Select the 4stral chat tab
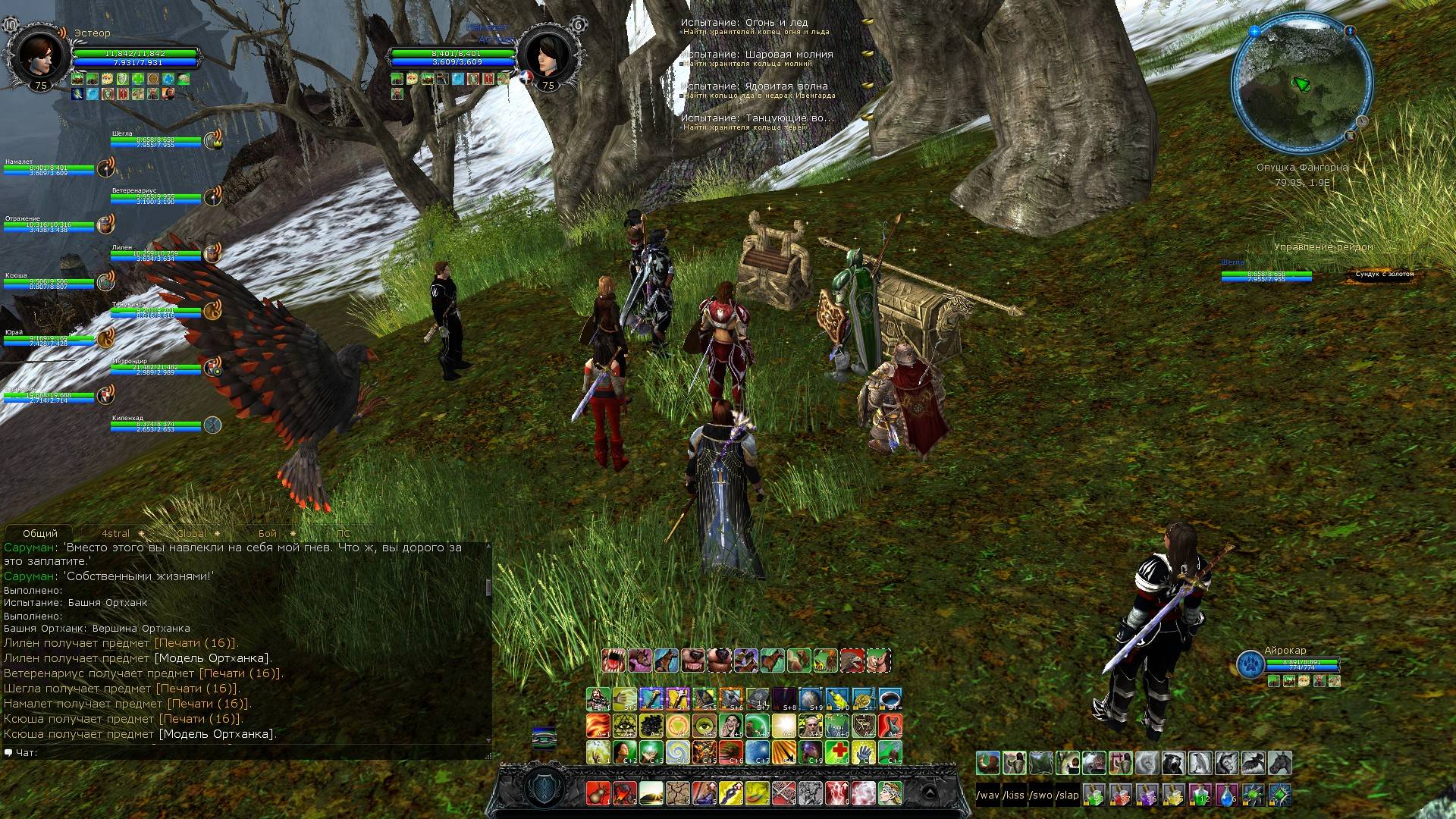The height and width of the screenshot is (819, 1456). click(116, 533)
